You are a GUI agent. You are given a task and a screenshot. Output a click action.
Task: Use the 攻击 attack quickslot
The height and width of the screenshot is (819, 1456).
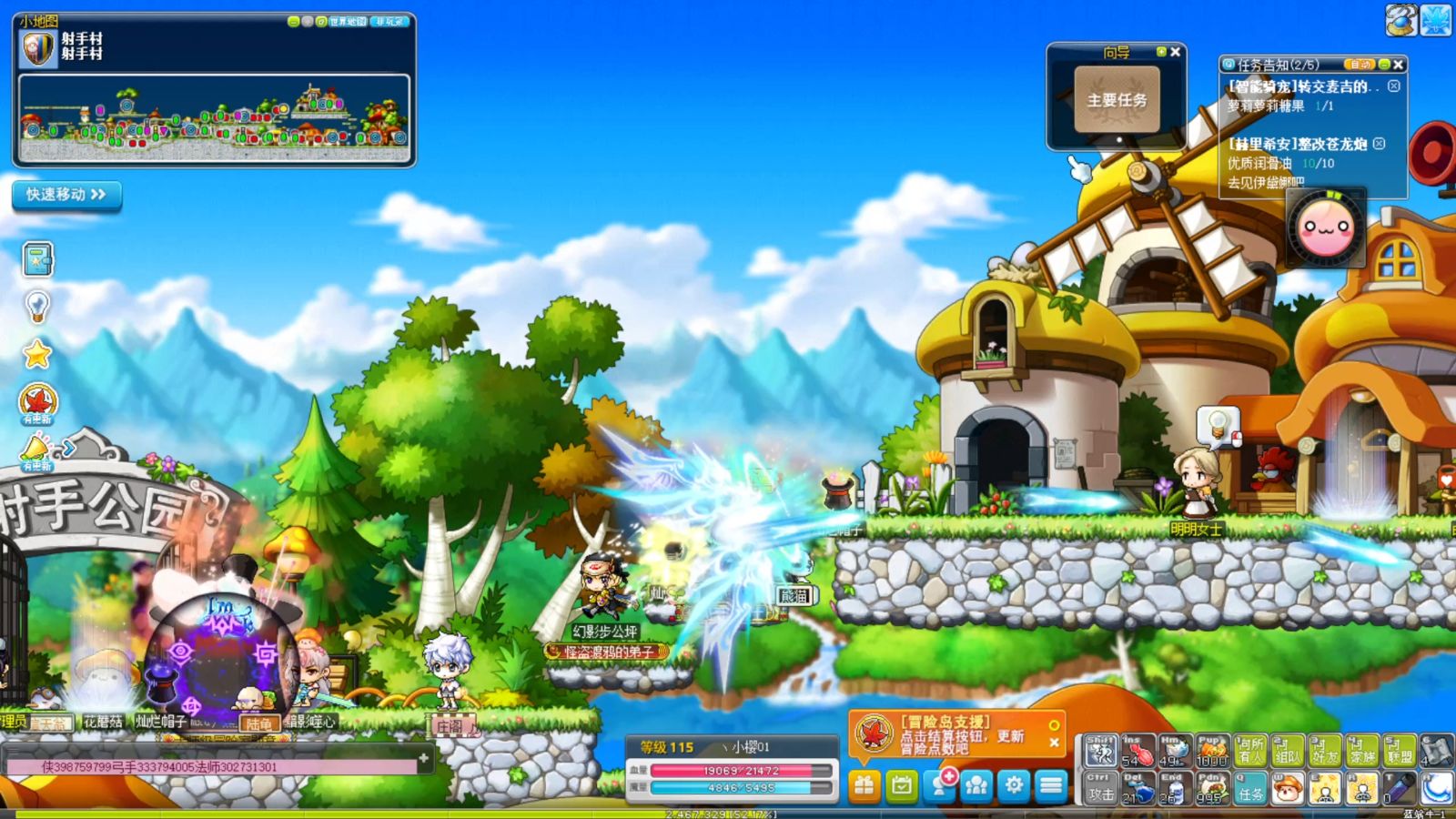coord(1100,788)
